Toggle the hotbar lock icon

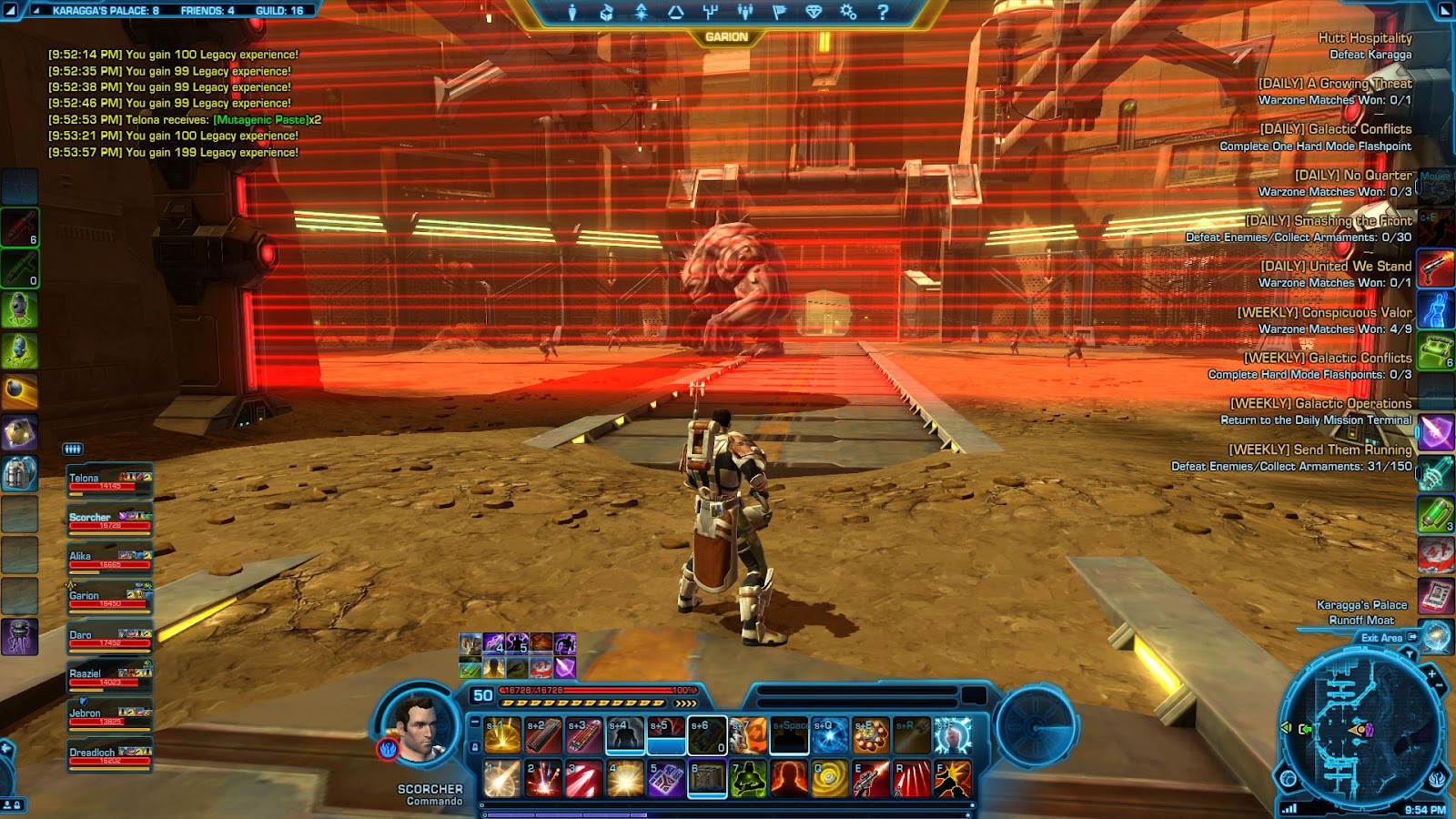(x=474, y=746)
